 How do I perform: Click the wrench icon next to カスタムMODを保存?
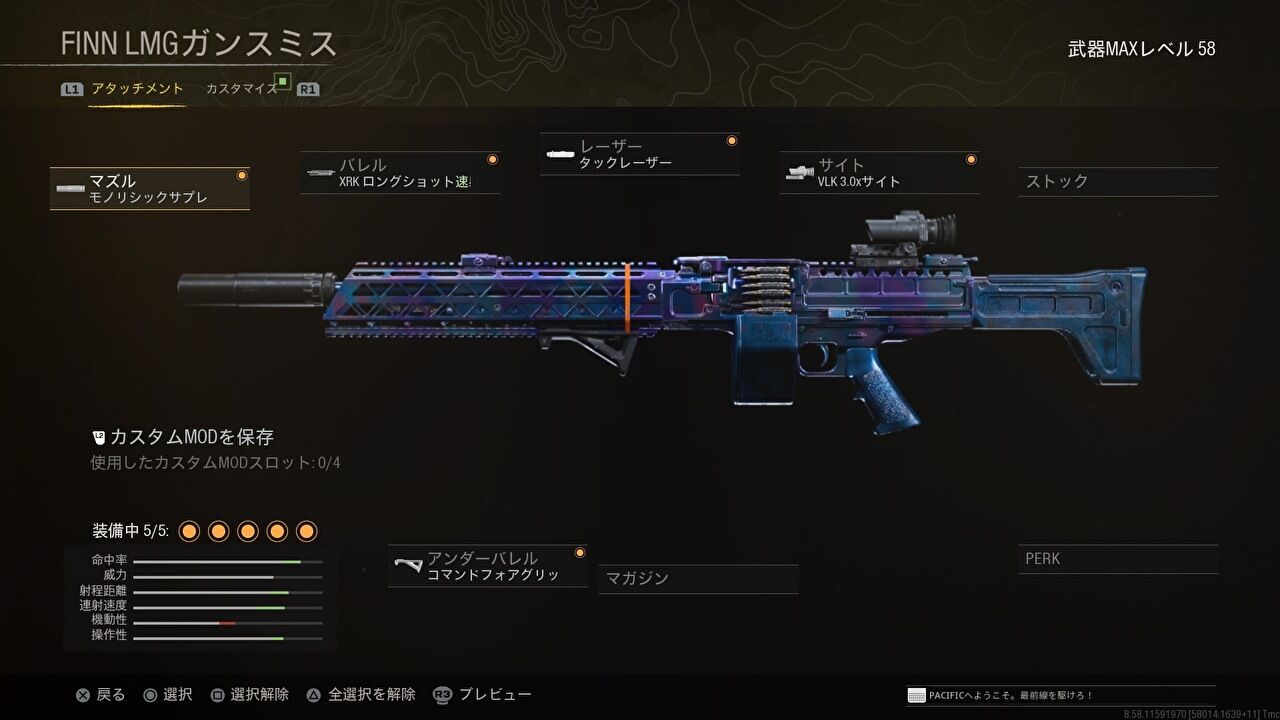pyautogui.click(x=97, y=435)
